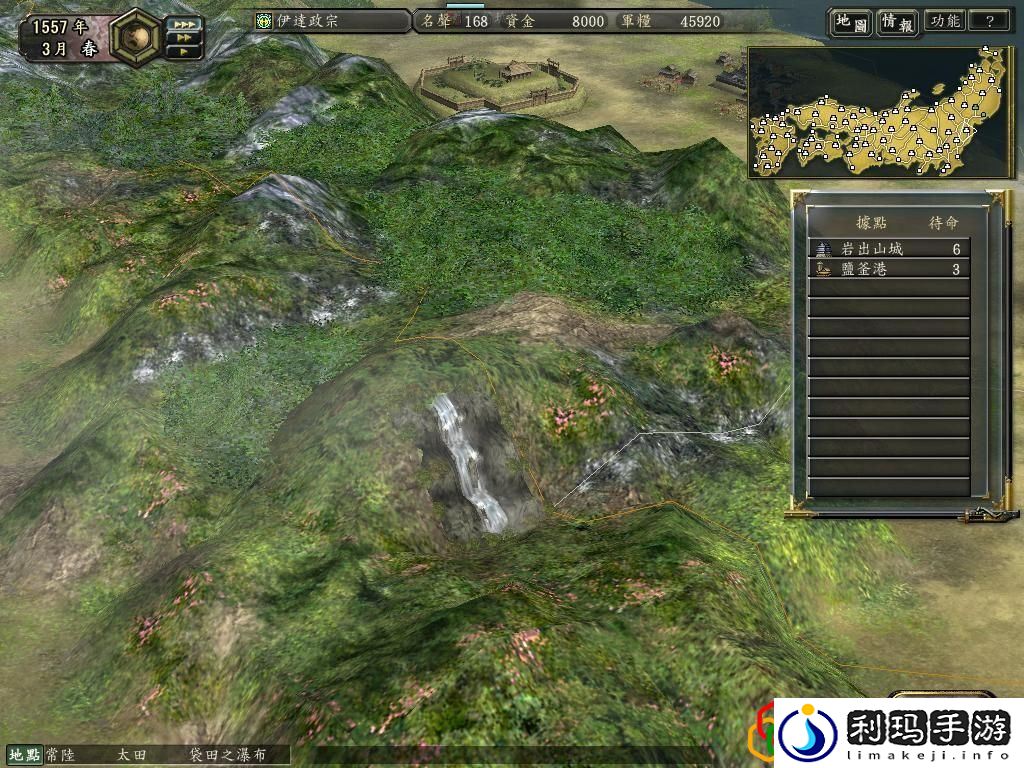Open the 情報 information menu
Image resolution: width=1024 pixels, height=768 pixels.
[897, 21]
